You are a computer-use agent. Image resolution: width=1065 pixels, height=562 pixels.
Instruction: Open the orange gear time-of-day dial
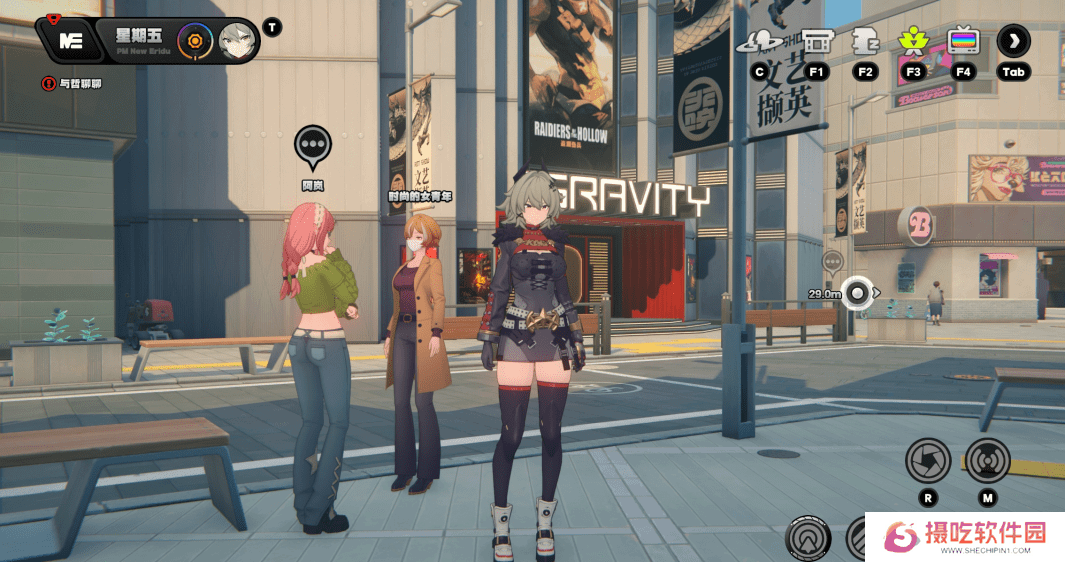click(x=195, y=41)
